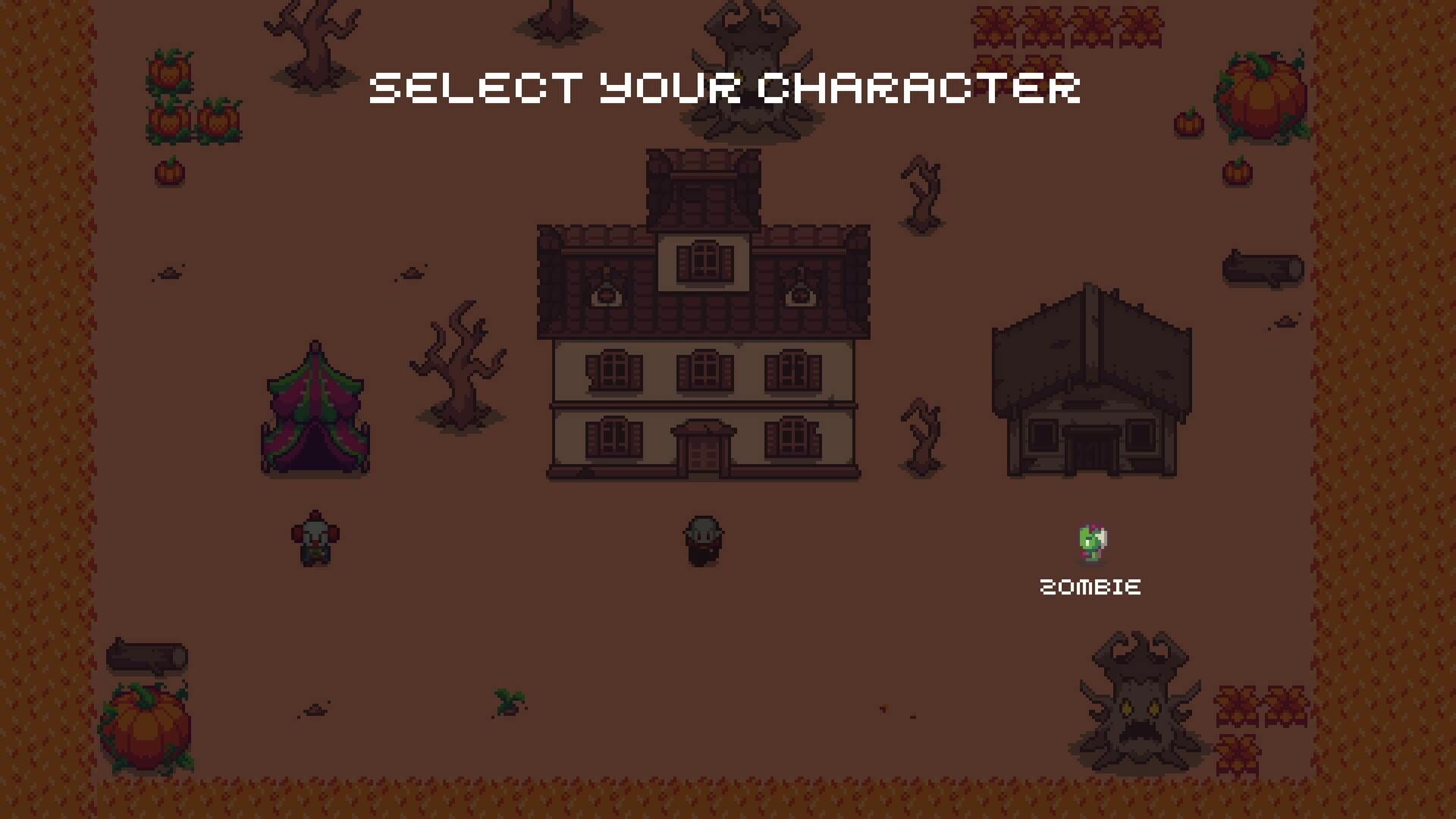Select the clown character sprite
1456x819 pixels.
[x=315, y=538]
